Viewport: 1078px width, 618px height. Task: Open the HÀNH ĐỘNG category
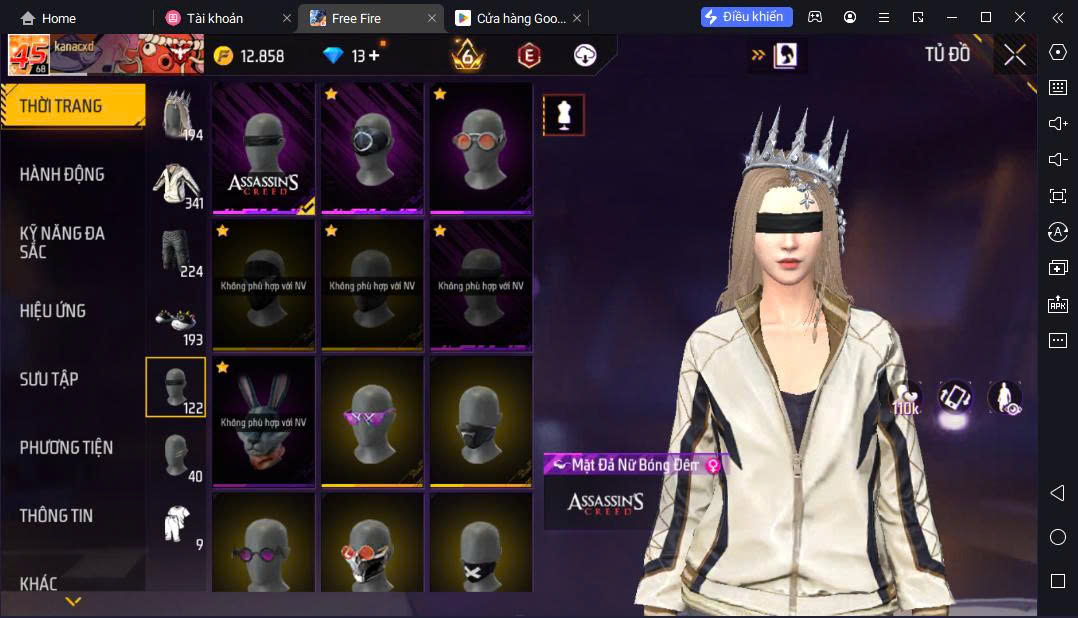click(x=62, y=174)
